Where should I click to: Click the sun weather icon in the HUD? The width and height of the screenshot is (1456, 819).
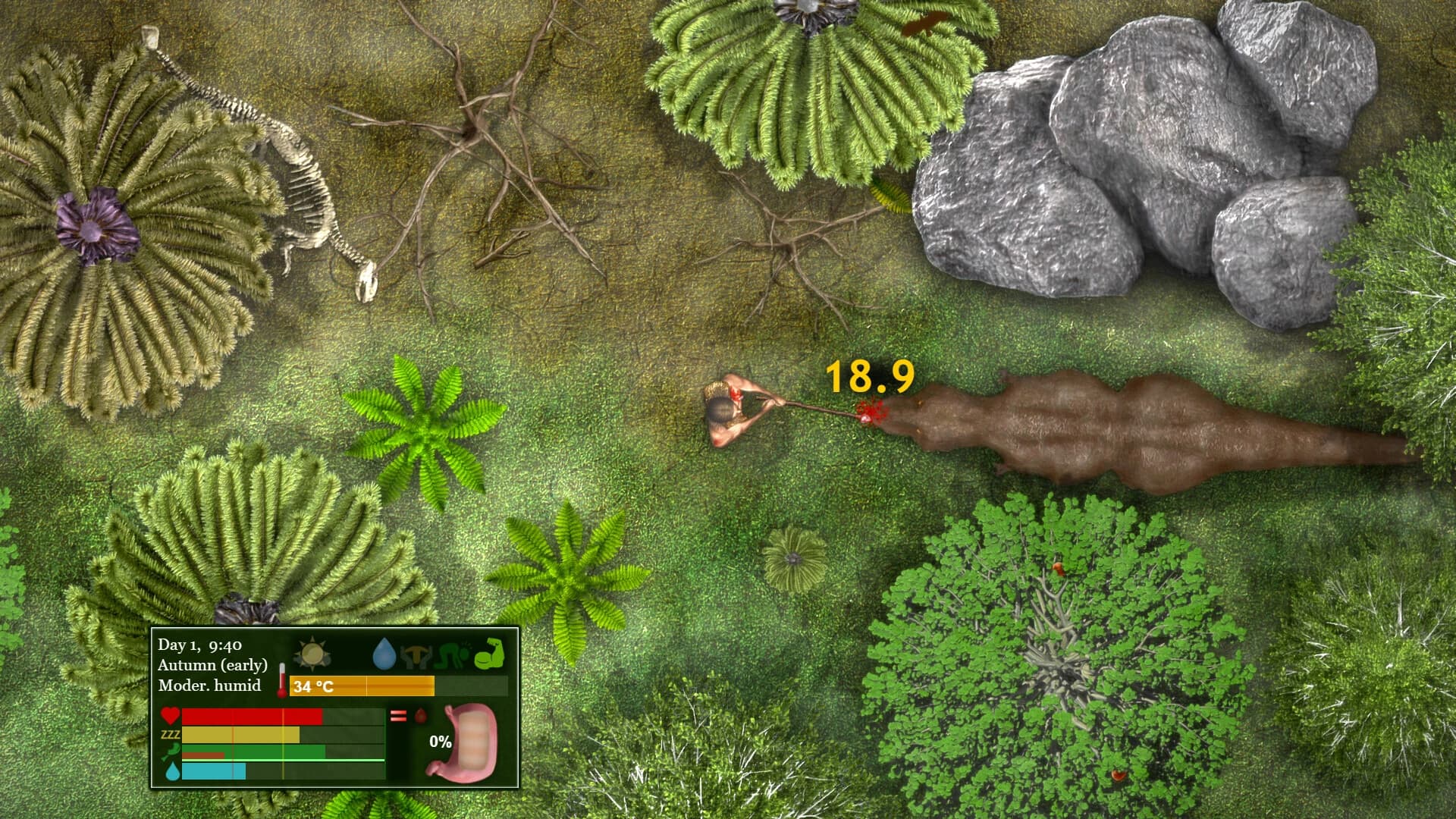point(314,652)
